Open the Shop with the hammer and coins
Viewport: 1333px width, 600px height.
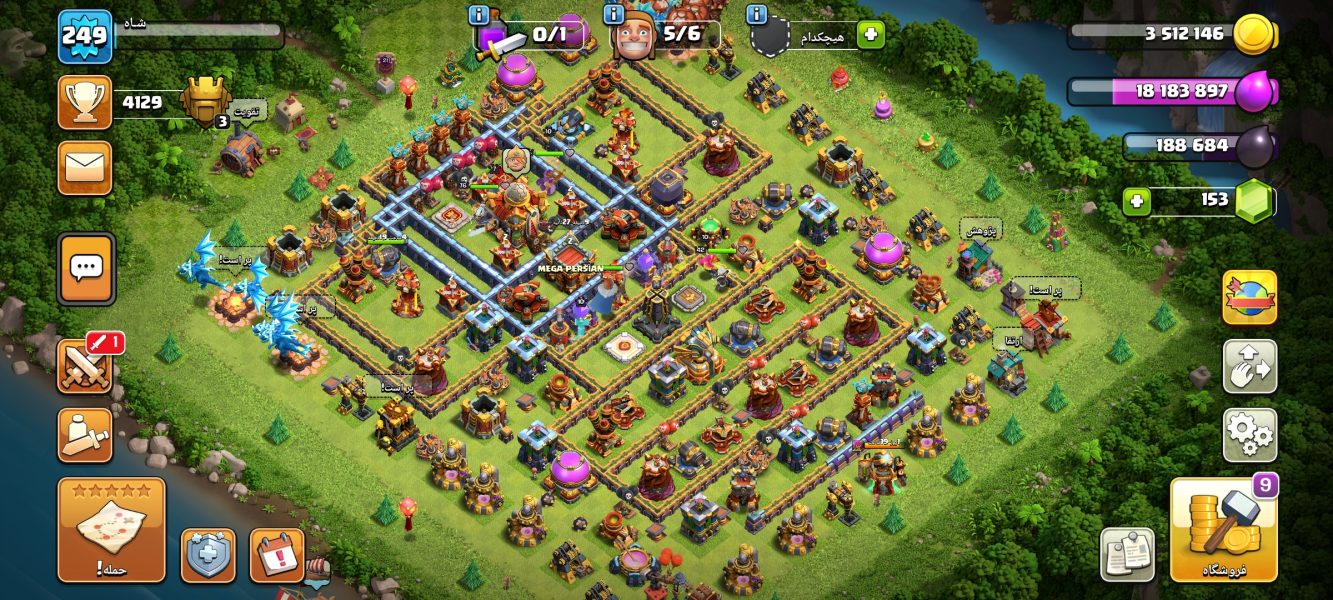click(1223, 529)
